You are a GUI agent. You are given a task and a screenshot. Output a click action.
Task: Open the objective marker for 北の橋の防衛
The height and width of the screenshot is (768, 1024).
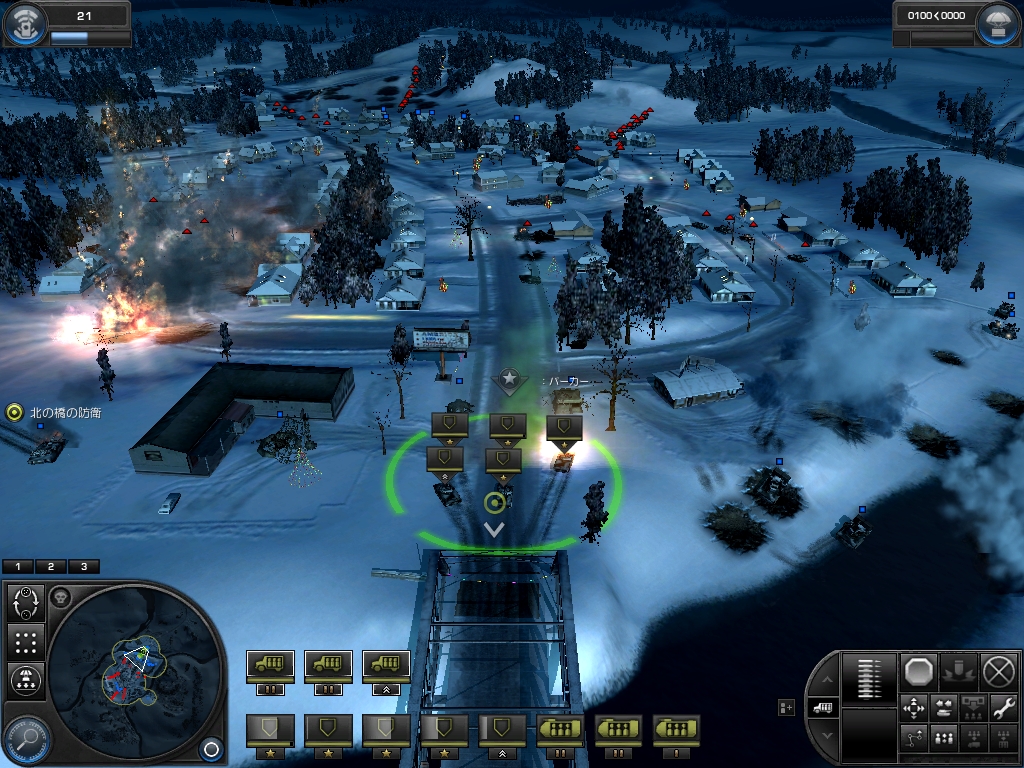(14, 411)
